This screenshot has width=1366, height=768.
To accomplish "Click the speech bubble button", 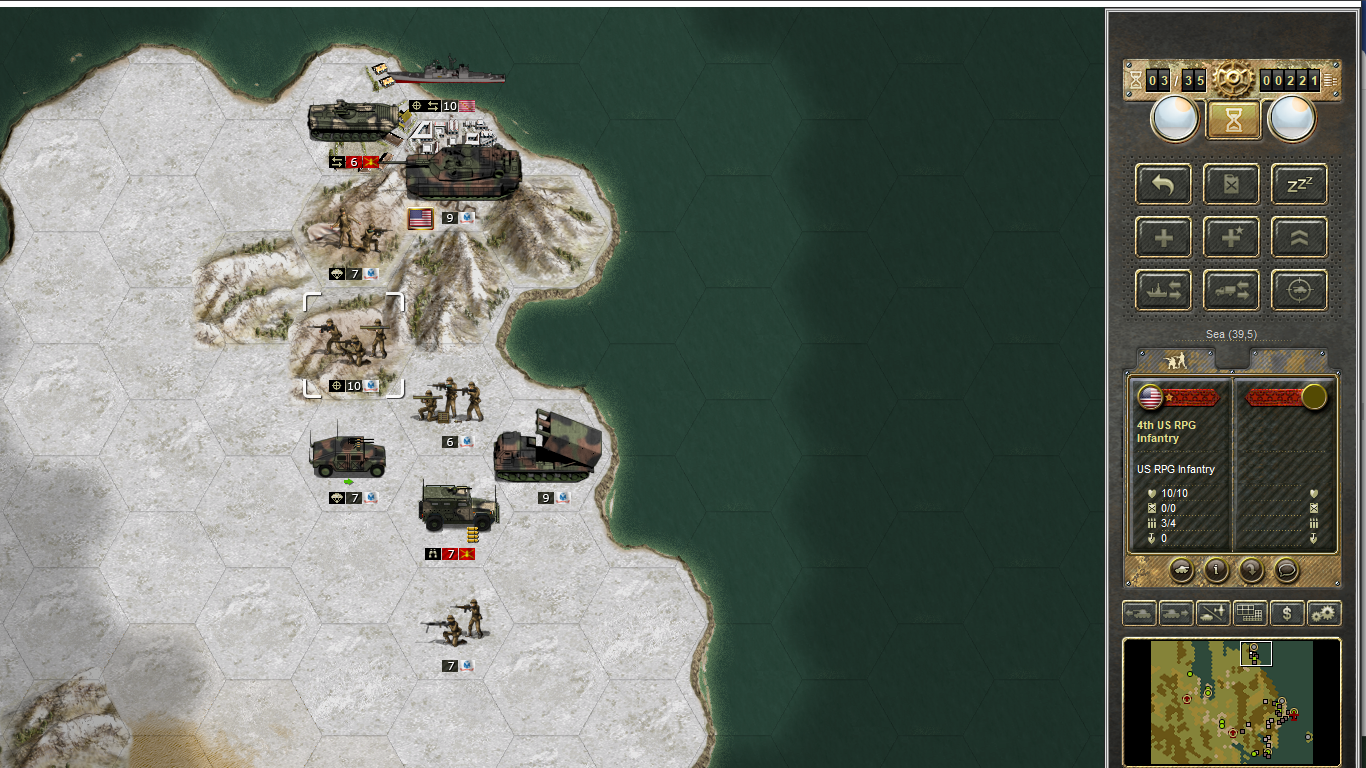I will coord(1287,570).
